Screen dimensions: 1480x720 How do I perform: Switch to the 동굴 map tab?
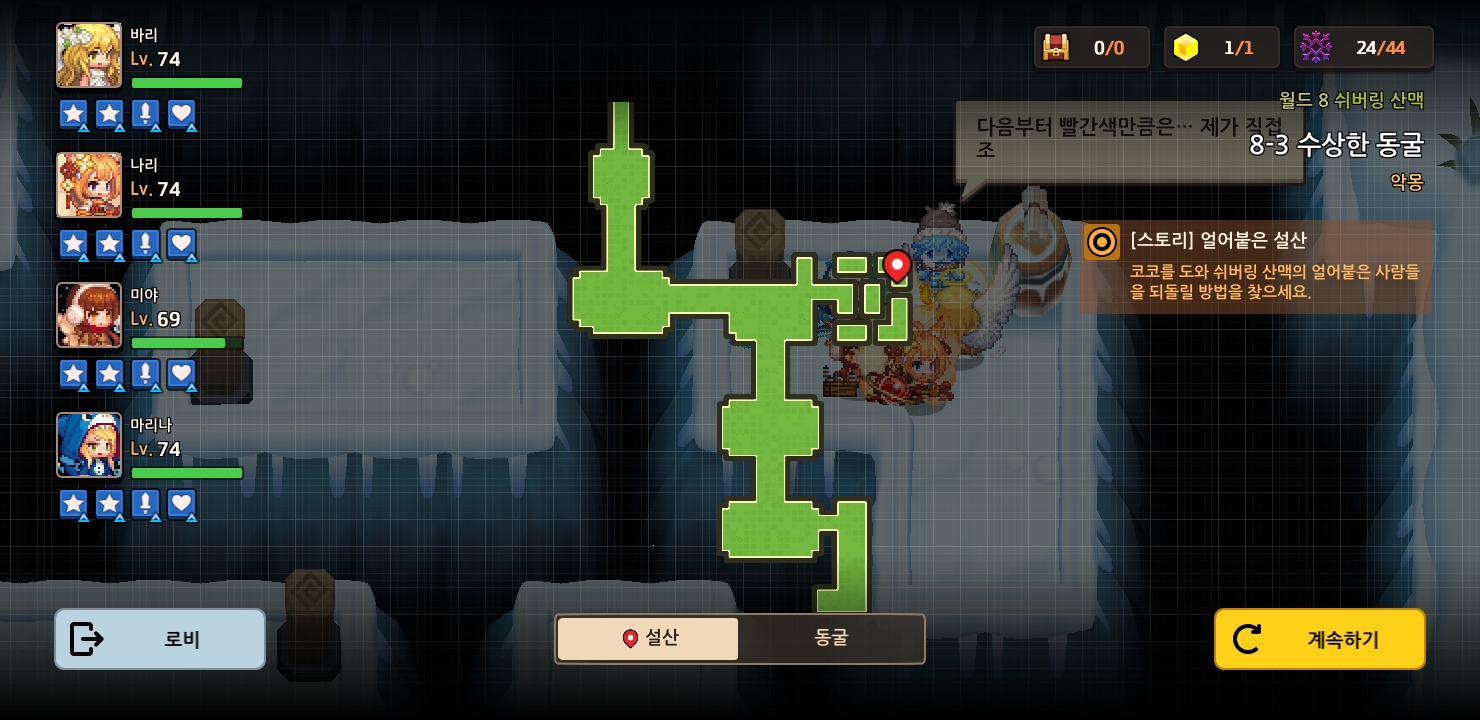tap(831, 639)
